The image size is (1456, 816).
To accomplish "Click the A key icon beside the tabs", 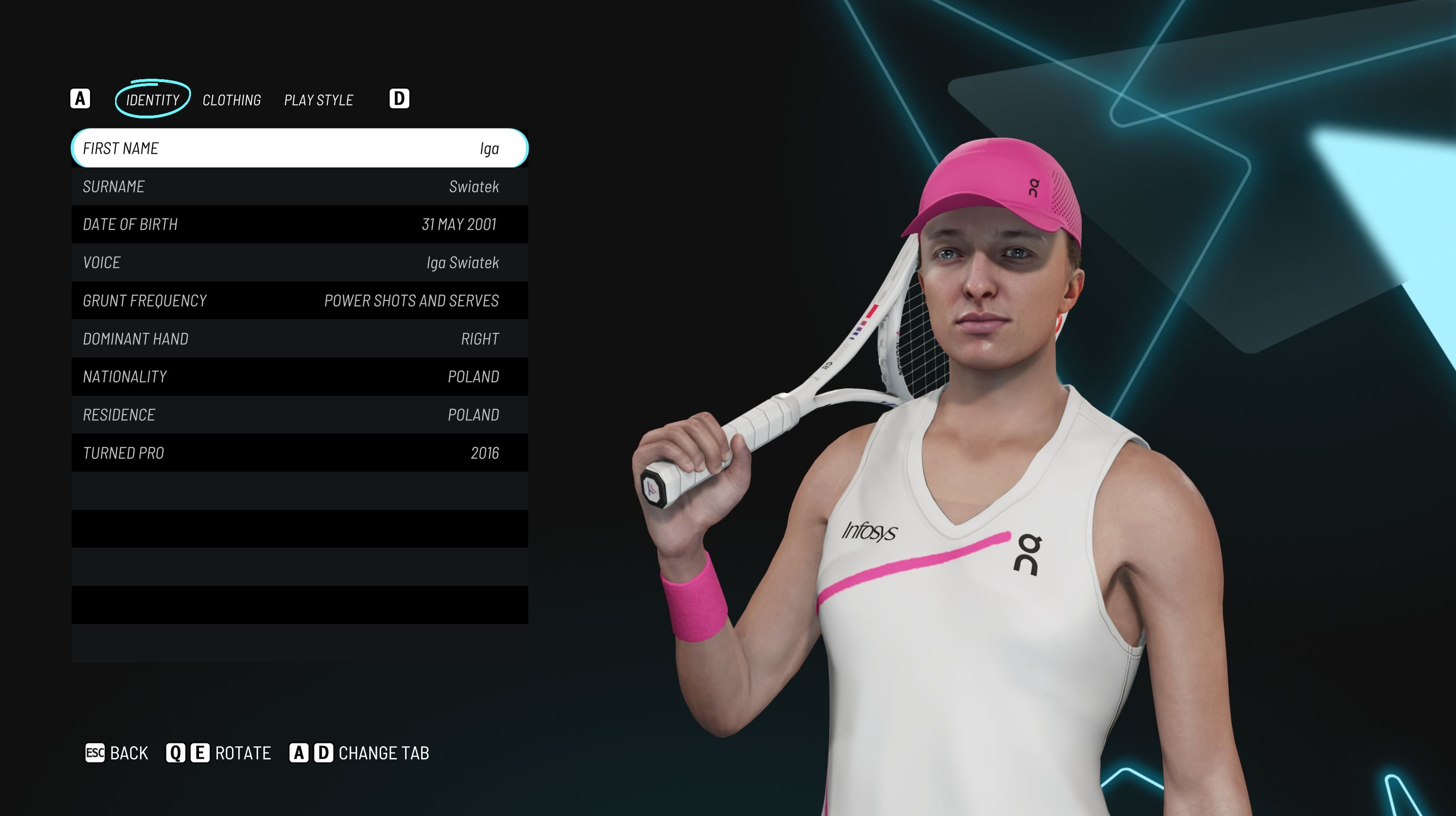I will pos(81,99).
